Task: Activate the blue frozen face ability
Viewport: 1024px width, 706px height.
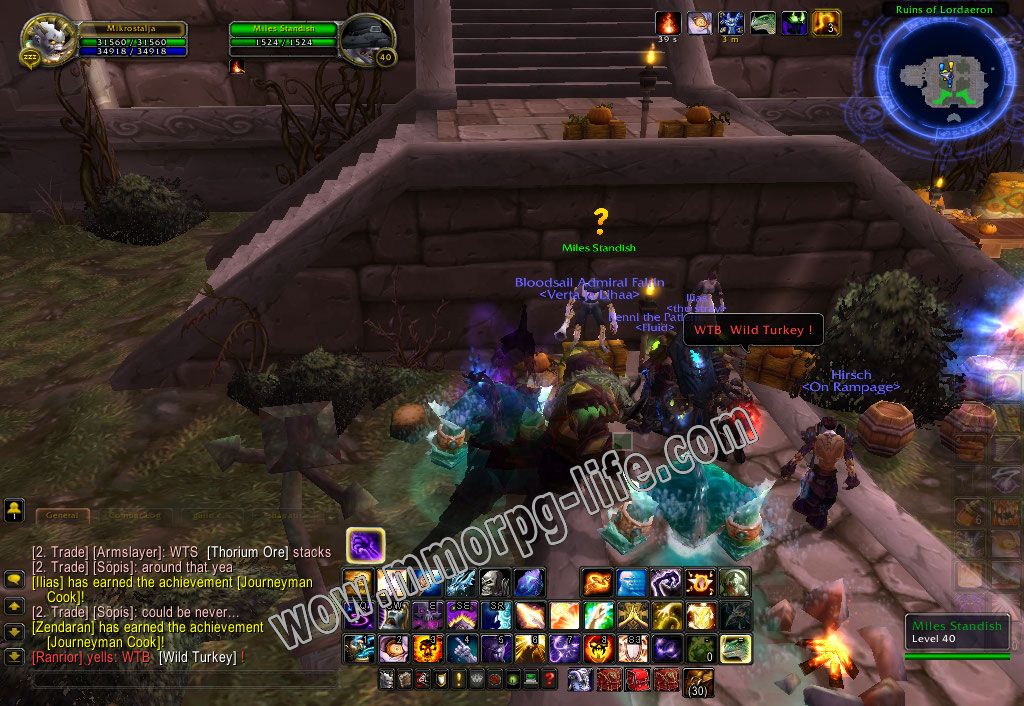Action: tap(631, 582)
